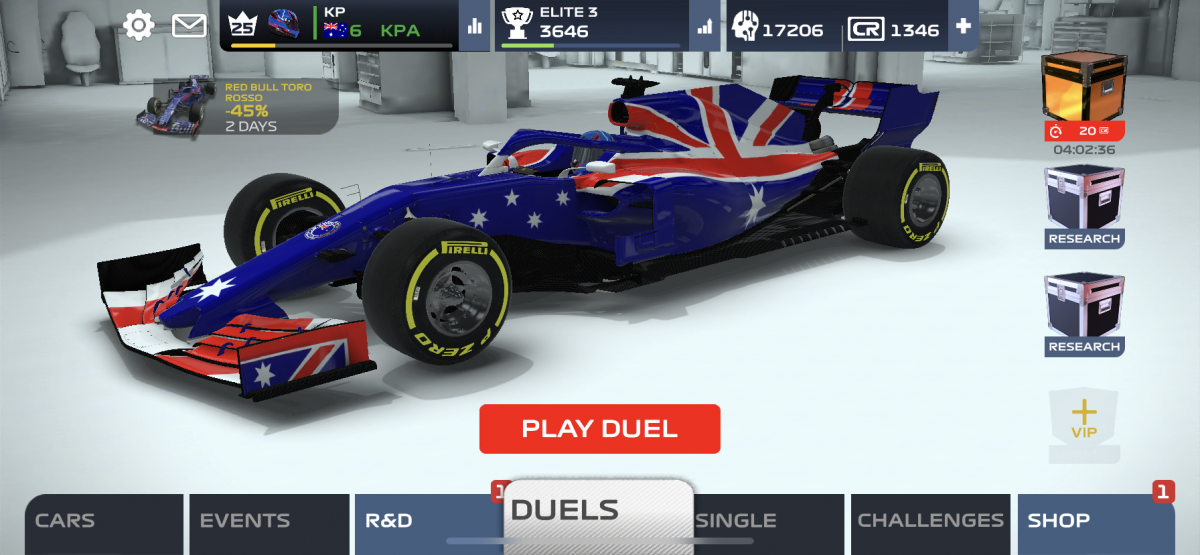The height and width of the screenshot is (555, 1200).
Task: Open the mail envelope inbox
Action: (x=189, y=25)
